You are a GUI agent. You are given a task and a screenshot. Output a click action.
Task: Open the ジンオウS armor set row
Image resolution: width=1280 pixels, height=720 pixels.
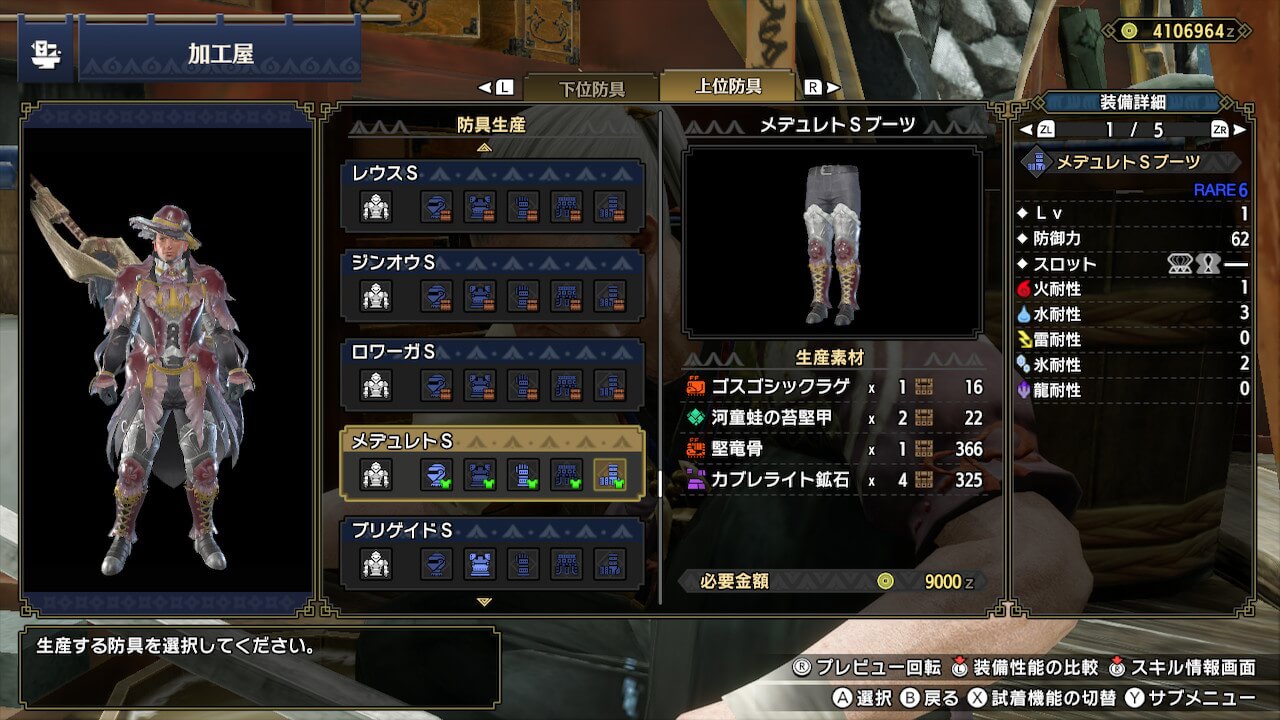(492, 285)
